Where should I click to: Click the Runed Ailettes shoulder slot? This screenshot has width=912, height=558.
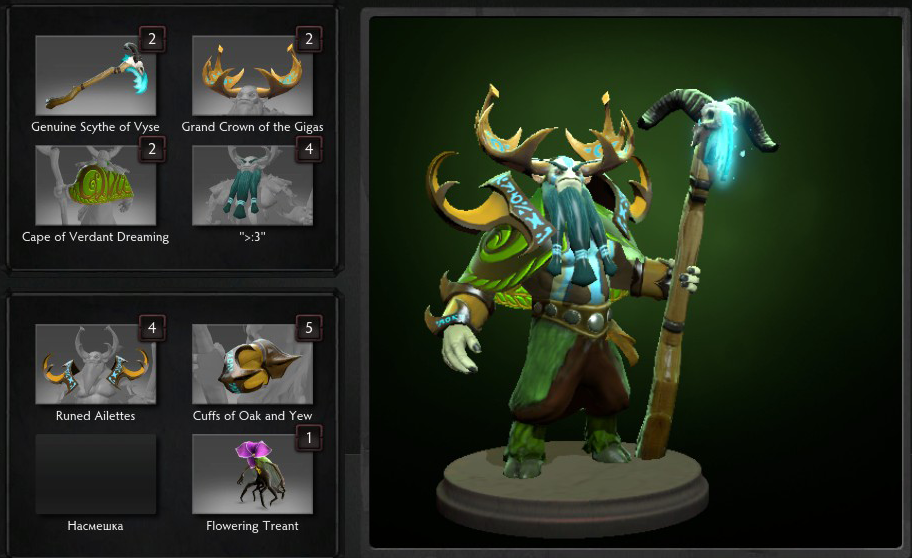pyautogui.click(x=95, y=364)
